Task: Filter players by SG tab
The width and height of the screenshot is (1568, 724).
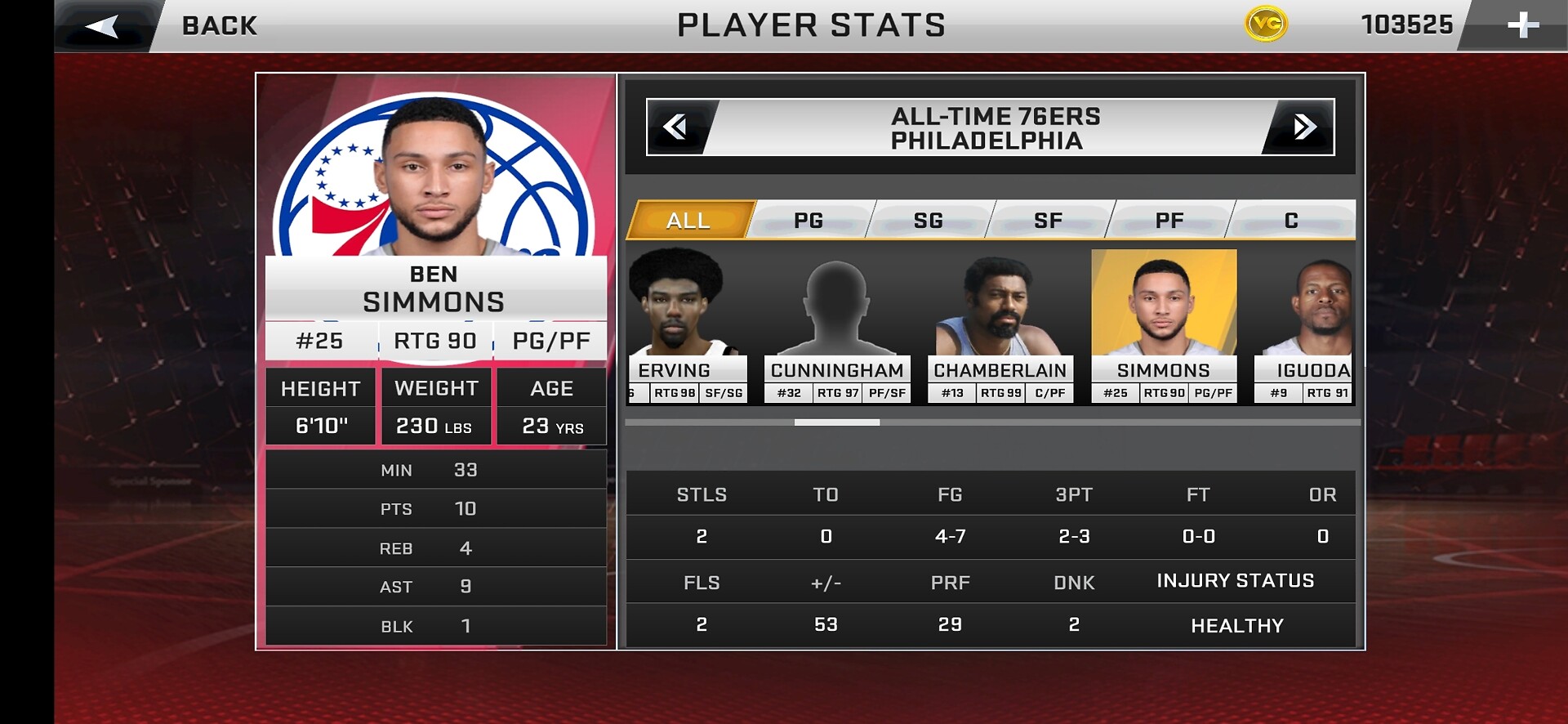Action: (x=929, y=220)
